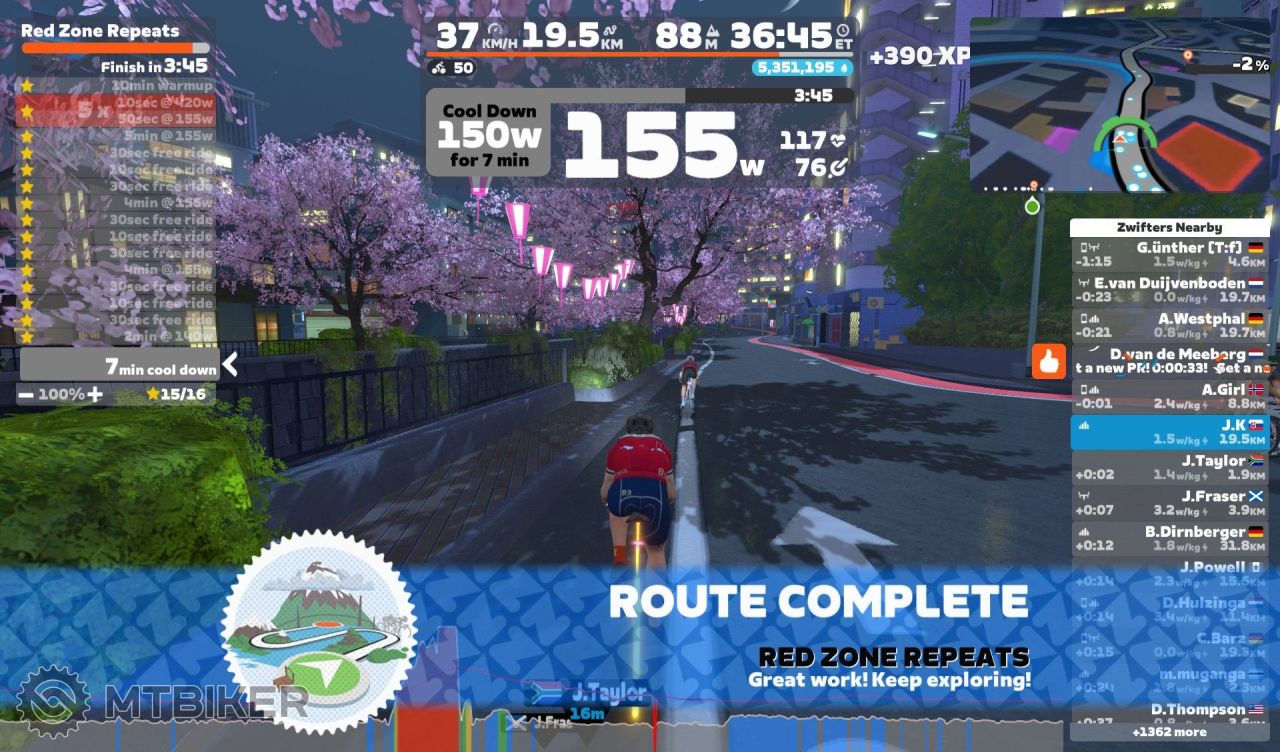
Task: Increase workout intensity with the plus button
Action: point(94,395)
